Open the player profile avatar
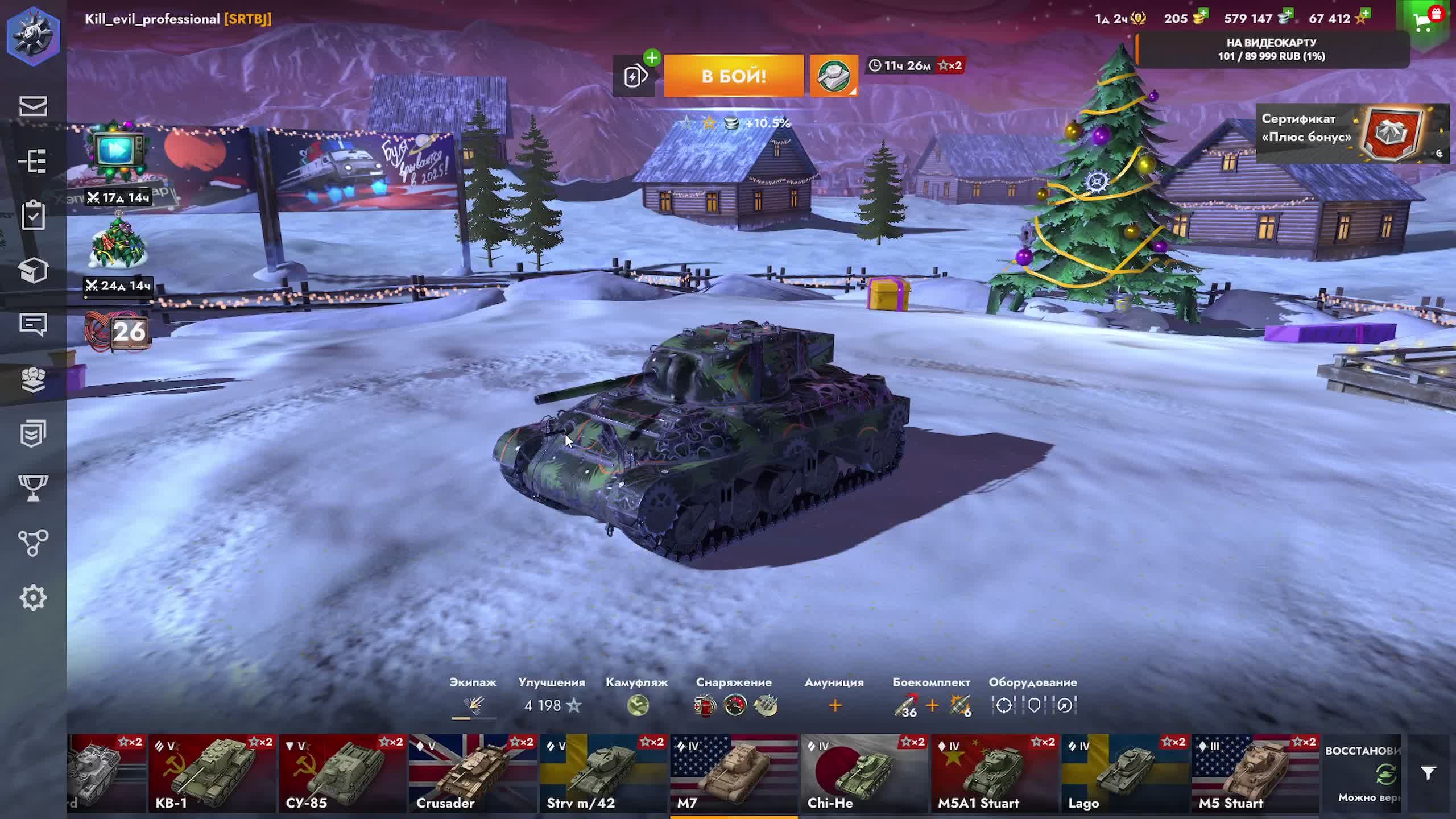The image size is (1456, 819). (33, 35)
